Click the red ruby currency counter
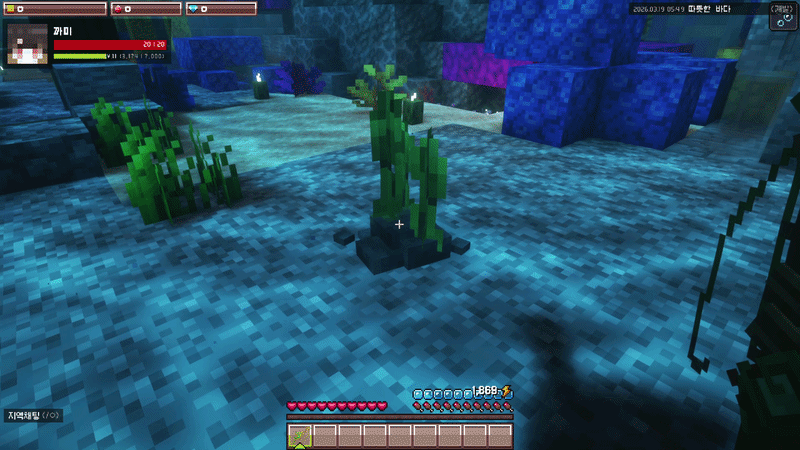 pyautogui.click(x=145, y=8)
